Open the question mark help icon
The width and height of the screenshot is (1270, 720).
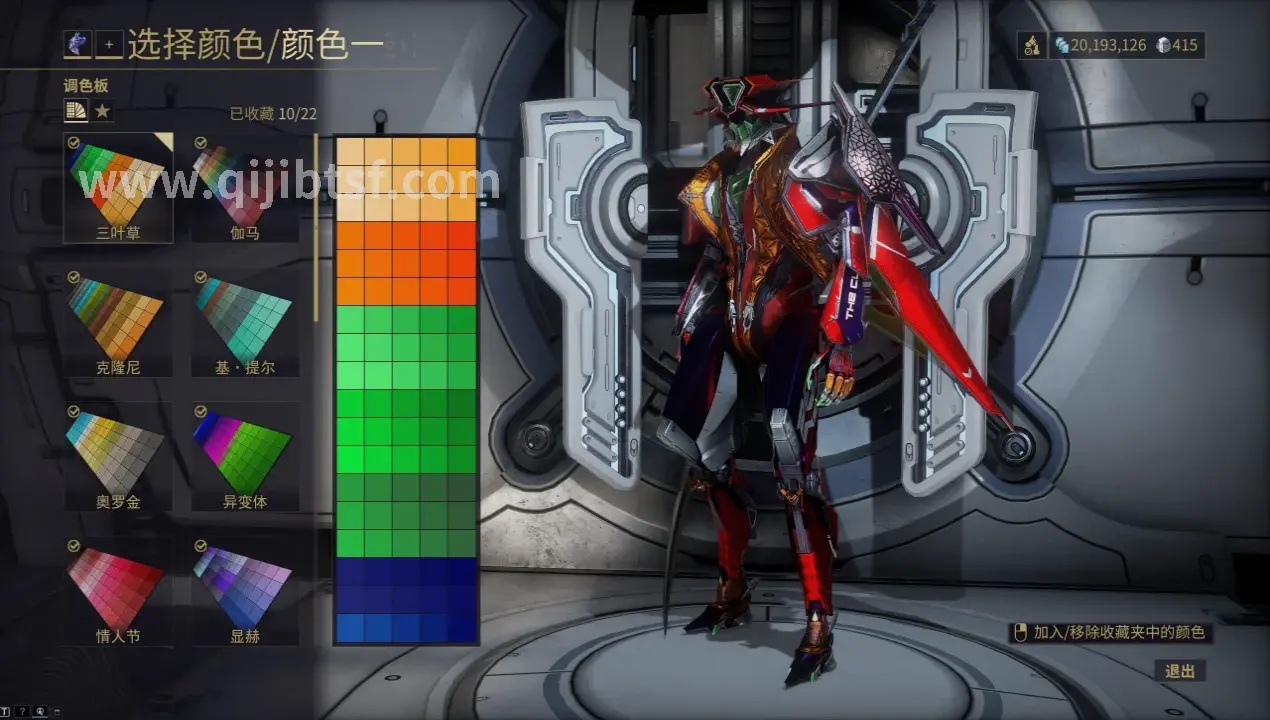[x=22, y=711]
